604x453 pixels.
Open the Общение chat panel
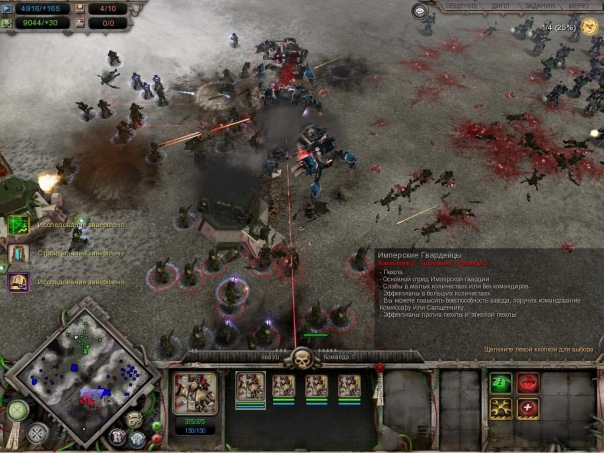(459, 7)
